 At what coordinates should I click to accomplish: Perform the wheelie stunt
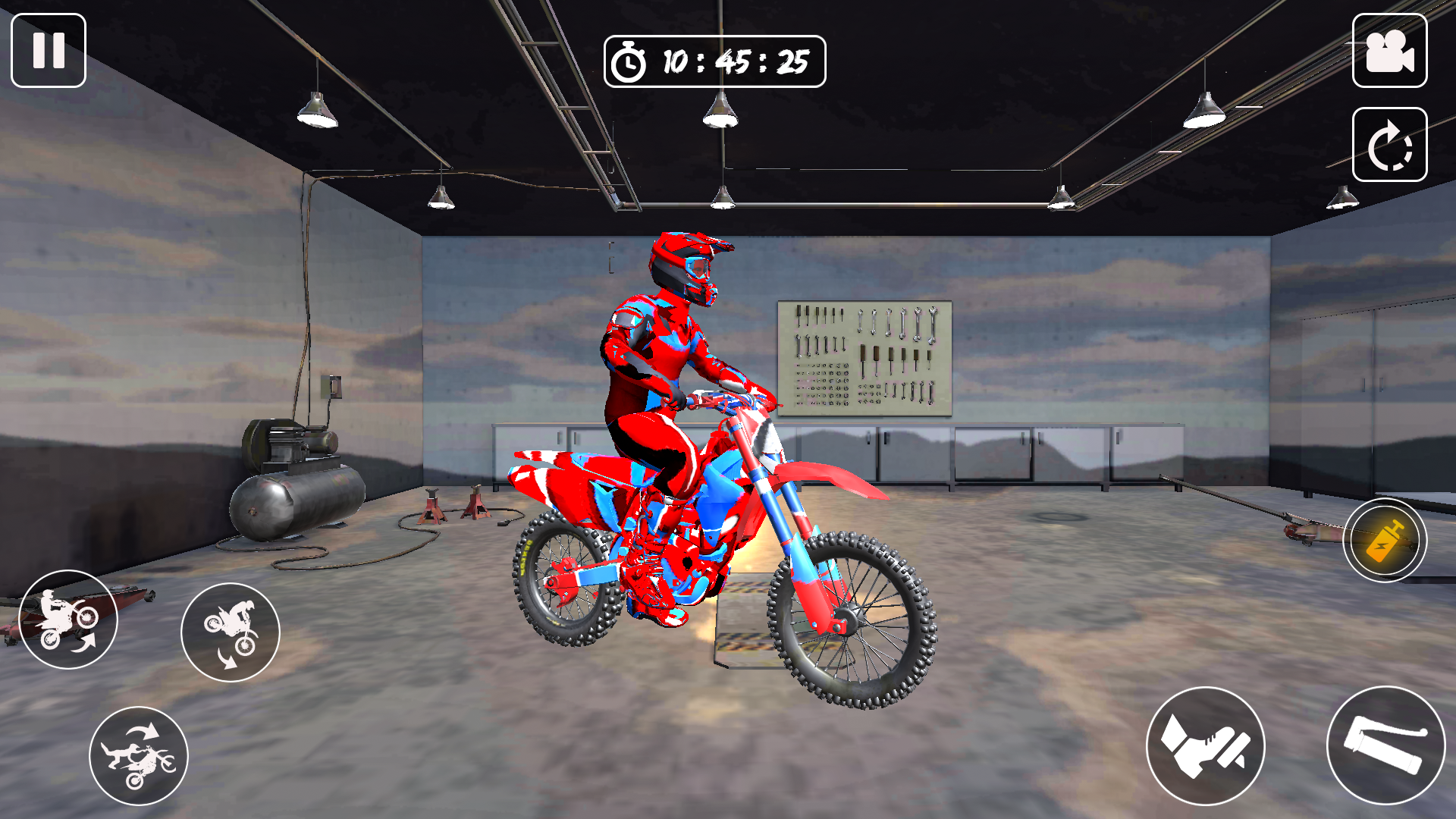click(68, 620)
